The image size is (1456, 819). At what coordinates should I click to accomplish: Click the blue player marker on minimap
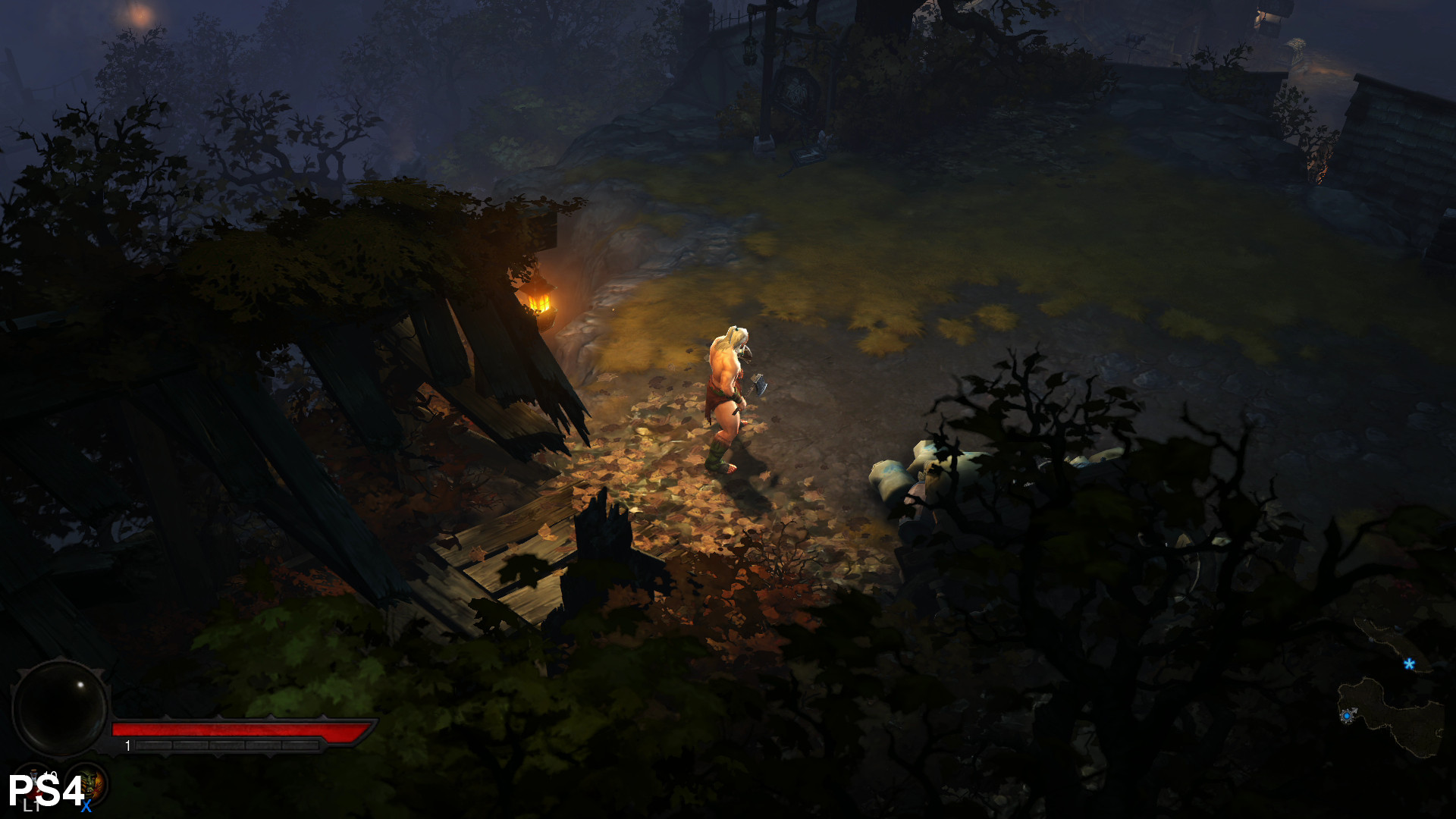pos(1347,716)
